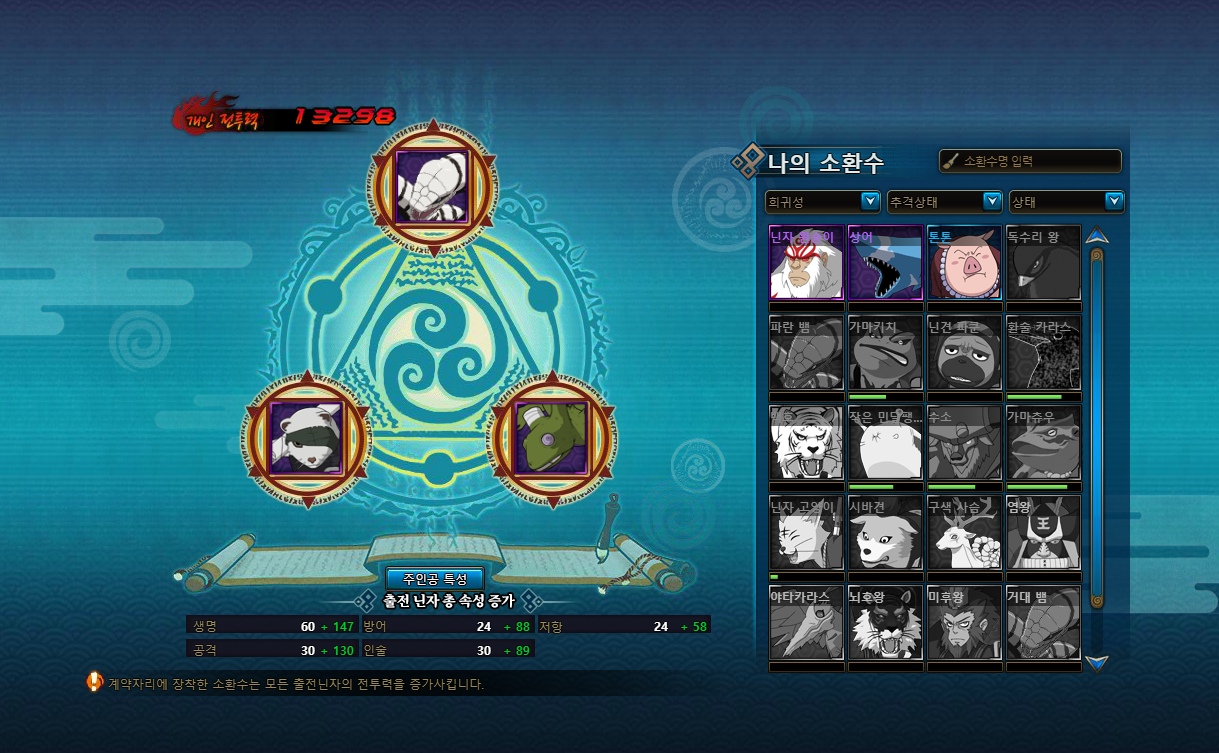Select the lower-left contract slot with badger
1219x753 pixels.
click(307, 438)
